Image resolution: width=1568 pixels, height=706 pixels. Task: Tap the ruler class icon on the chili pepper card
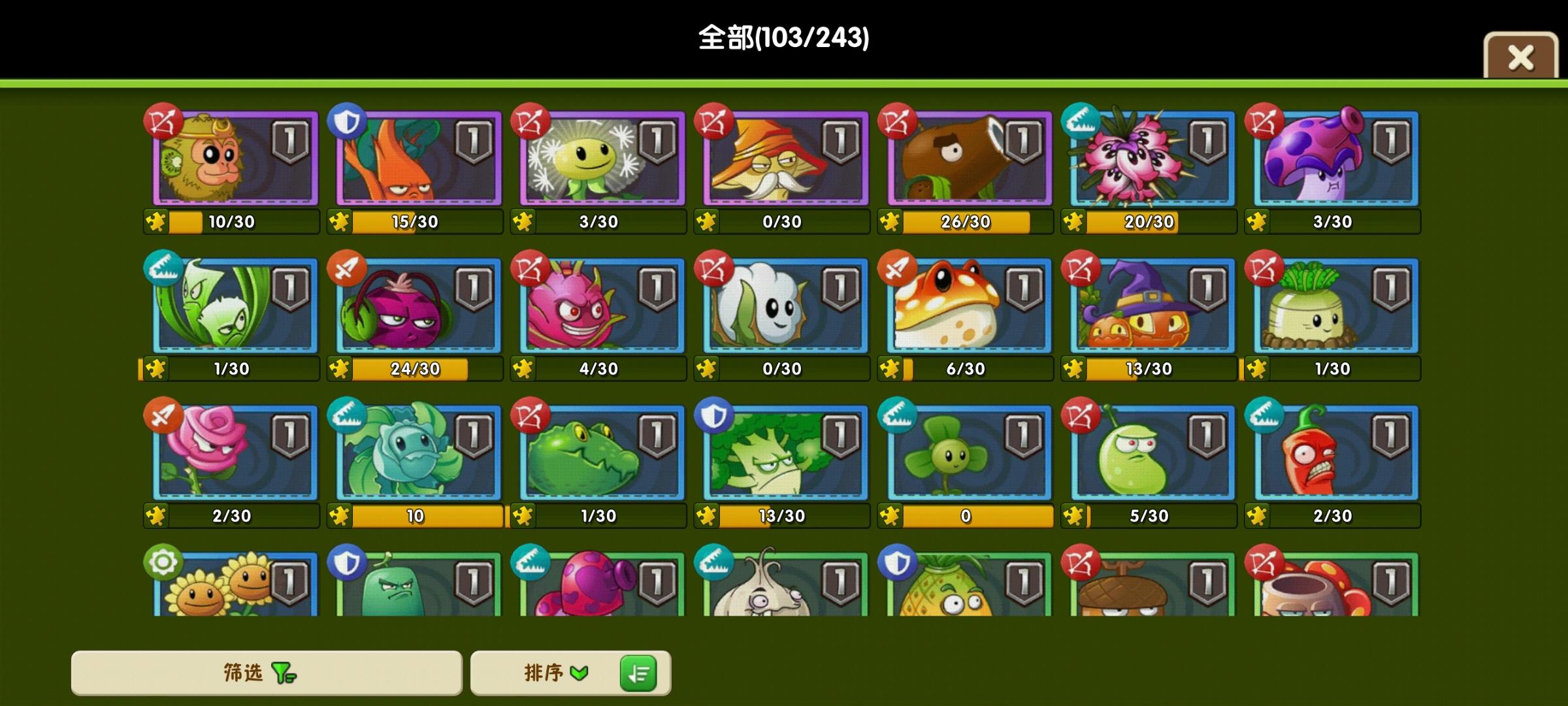(1264, 416)
